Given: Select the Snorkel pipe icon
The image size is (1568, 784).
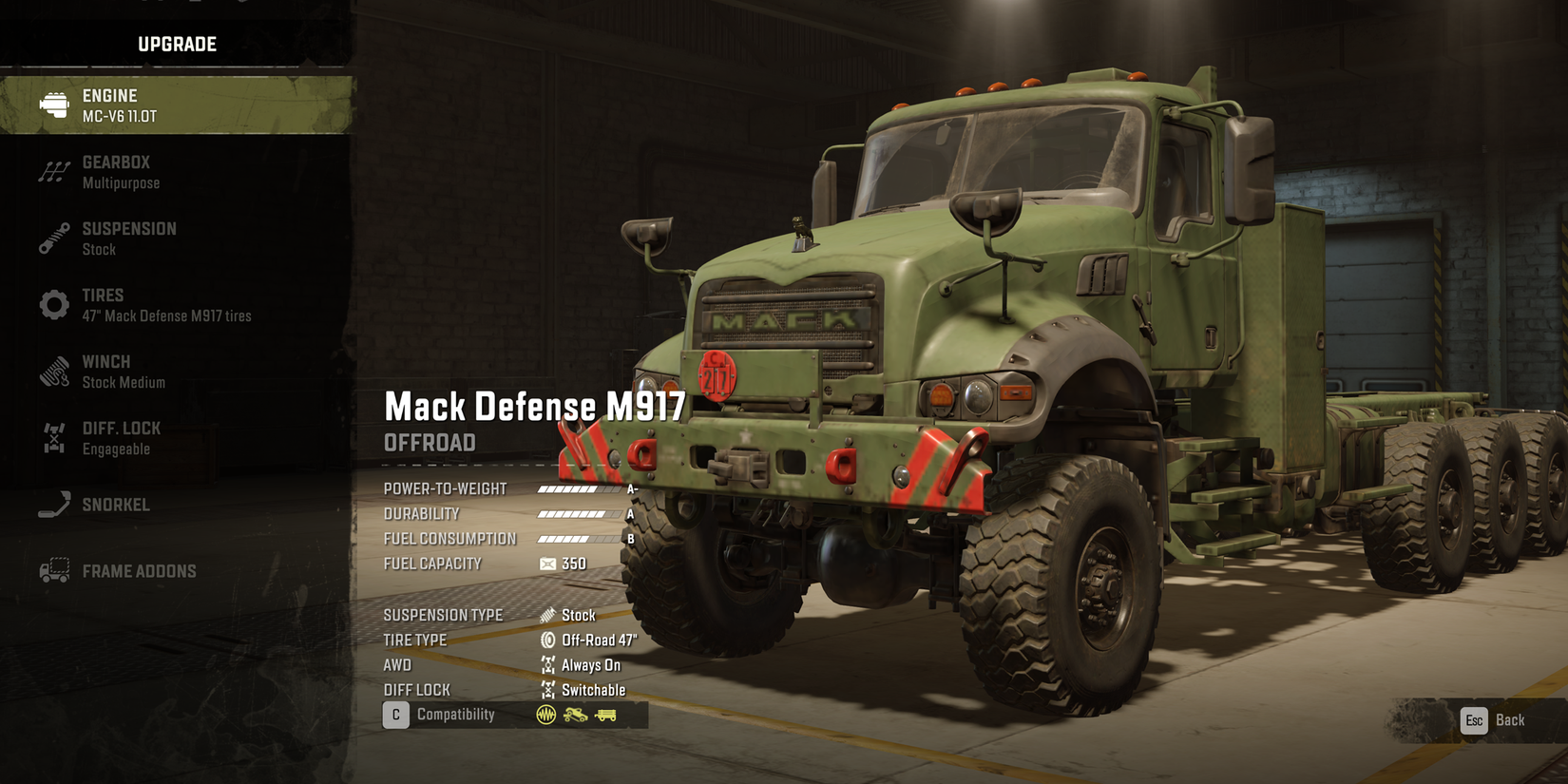Looking at the screenshot, I should tap(53, 504).
